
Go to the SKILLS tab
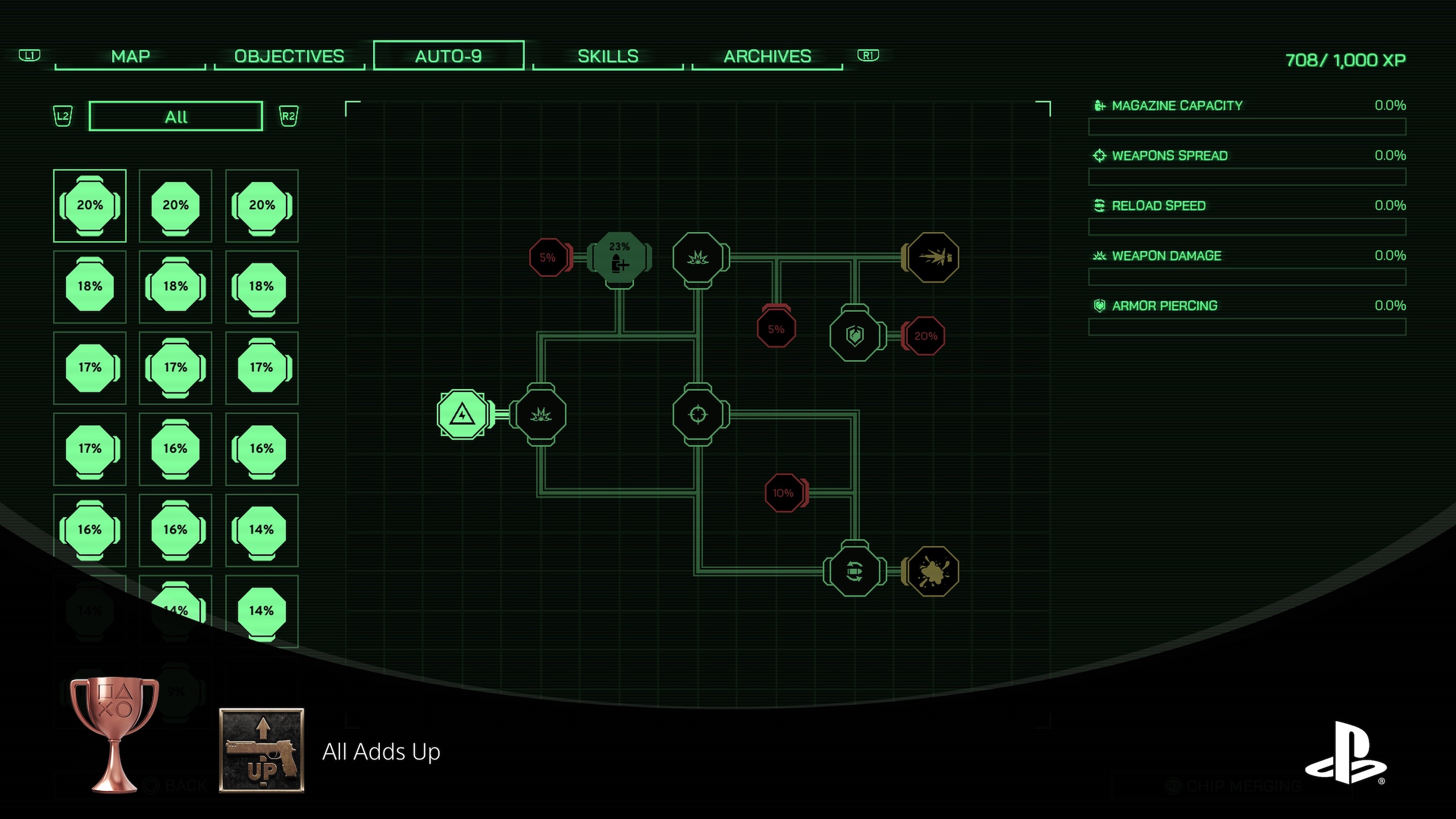(x=607, y=56)
